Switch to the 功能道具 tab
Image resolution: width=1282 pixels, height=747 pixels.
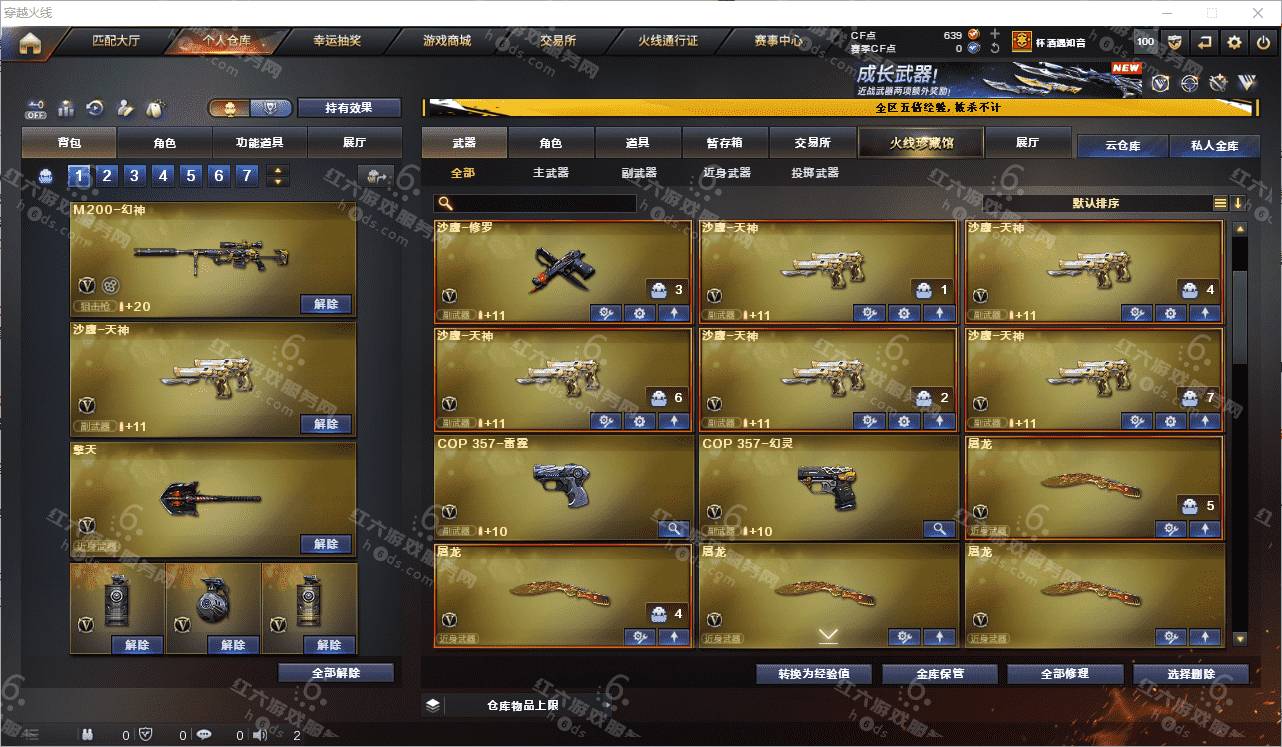coord(259,143)
